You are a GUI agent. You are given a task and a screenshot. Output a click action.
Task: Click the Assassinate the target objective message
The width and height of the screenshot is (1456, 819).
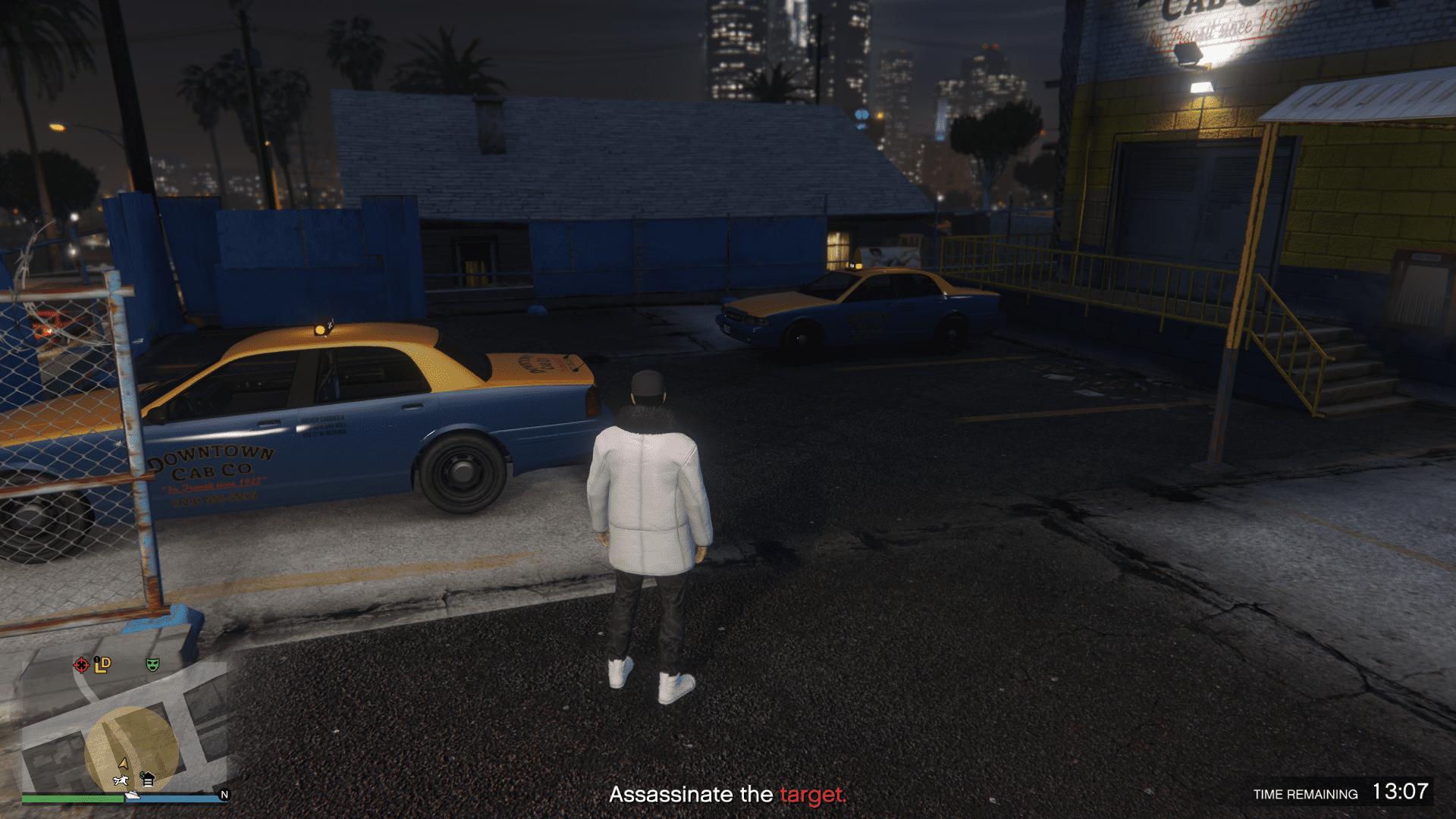tap(728, 795)
